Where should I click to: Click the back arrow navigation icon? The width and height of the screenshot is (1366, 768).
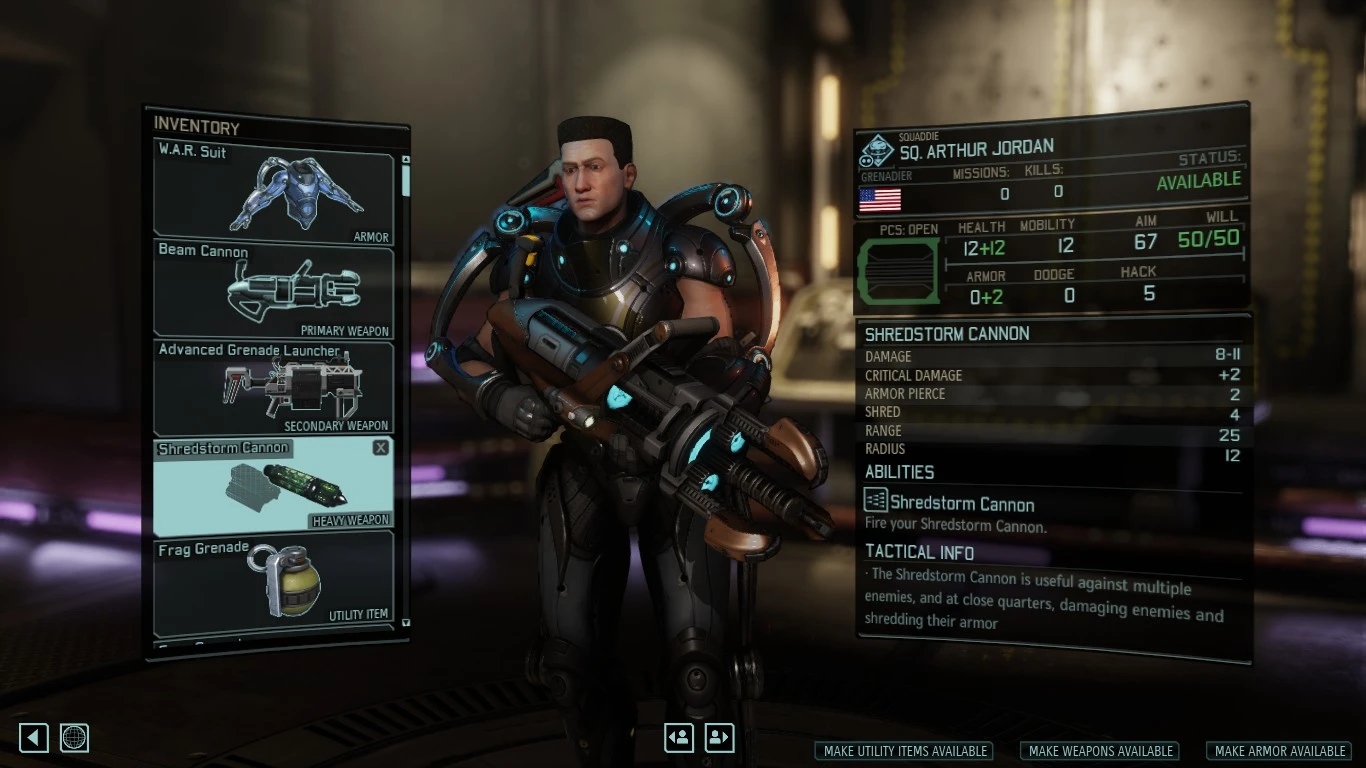pos(33,737)
